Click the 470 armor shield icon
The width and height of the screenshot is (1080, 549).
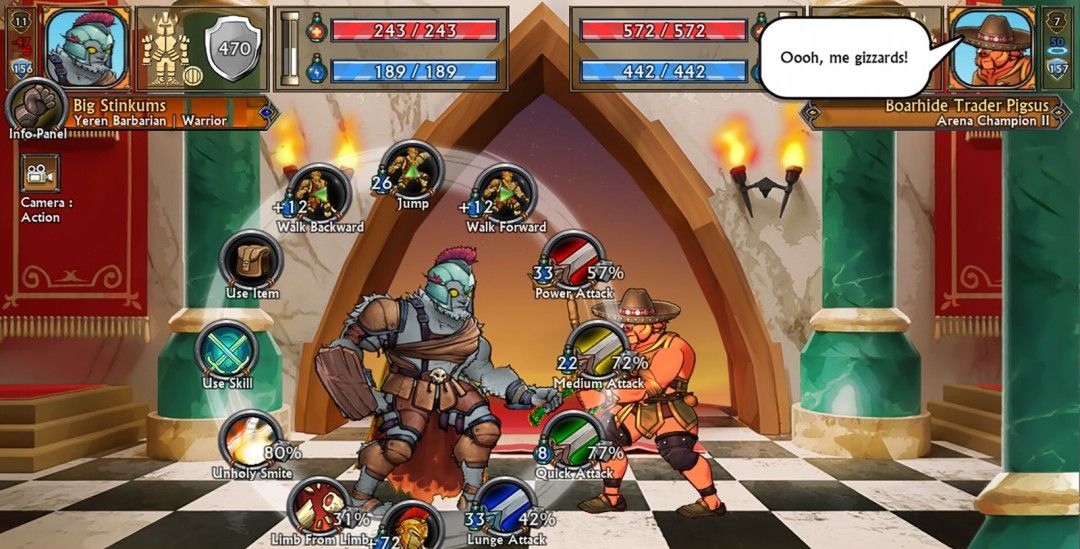click(x=233, y=47)
